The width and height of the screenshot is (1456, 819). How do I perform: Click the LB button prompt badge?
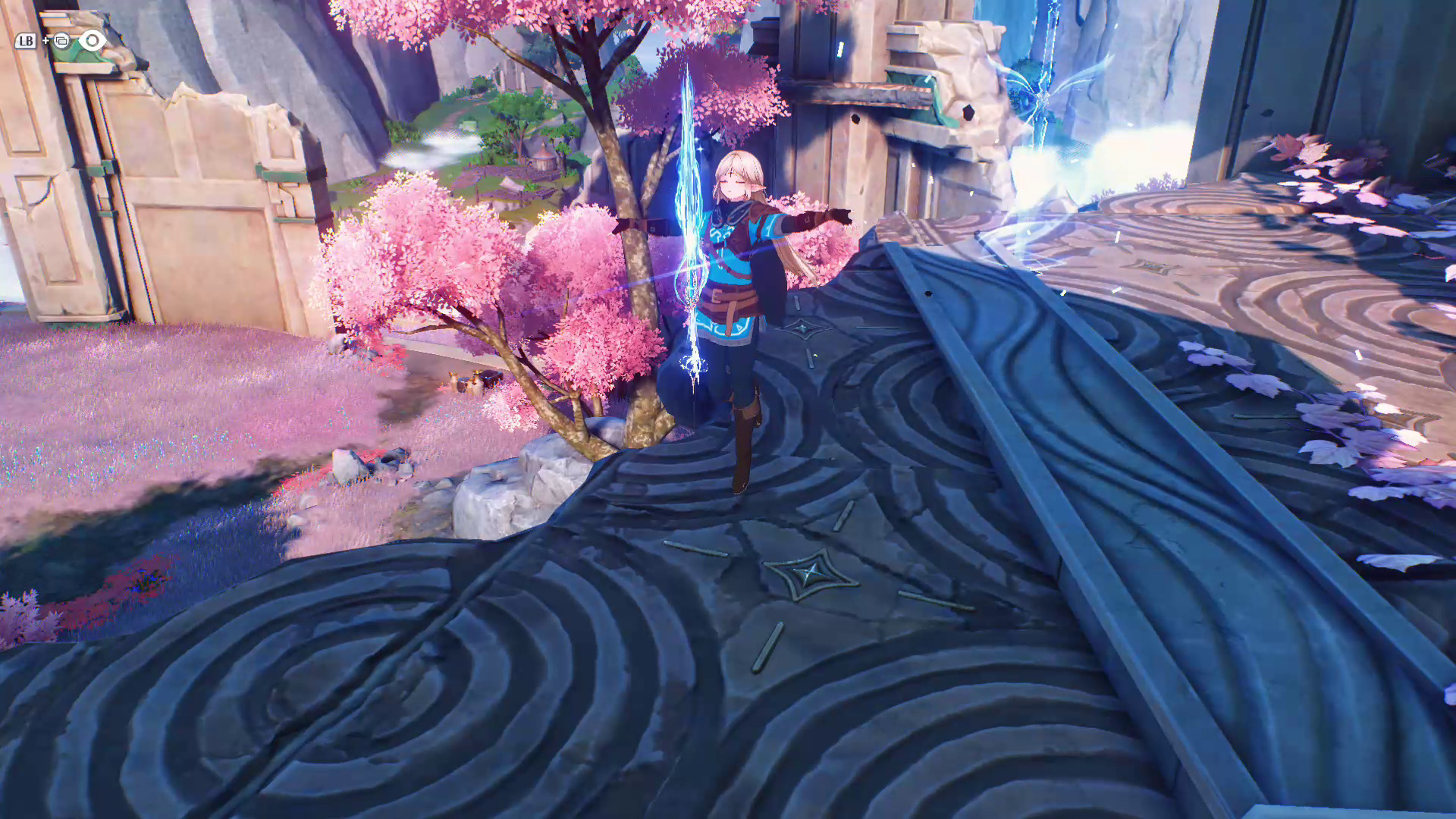(x=25, y=41)
